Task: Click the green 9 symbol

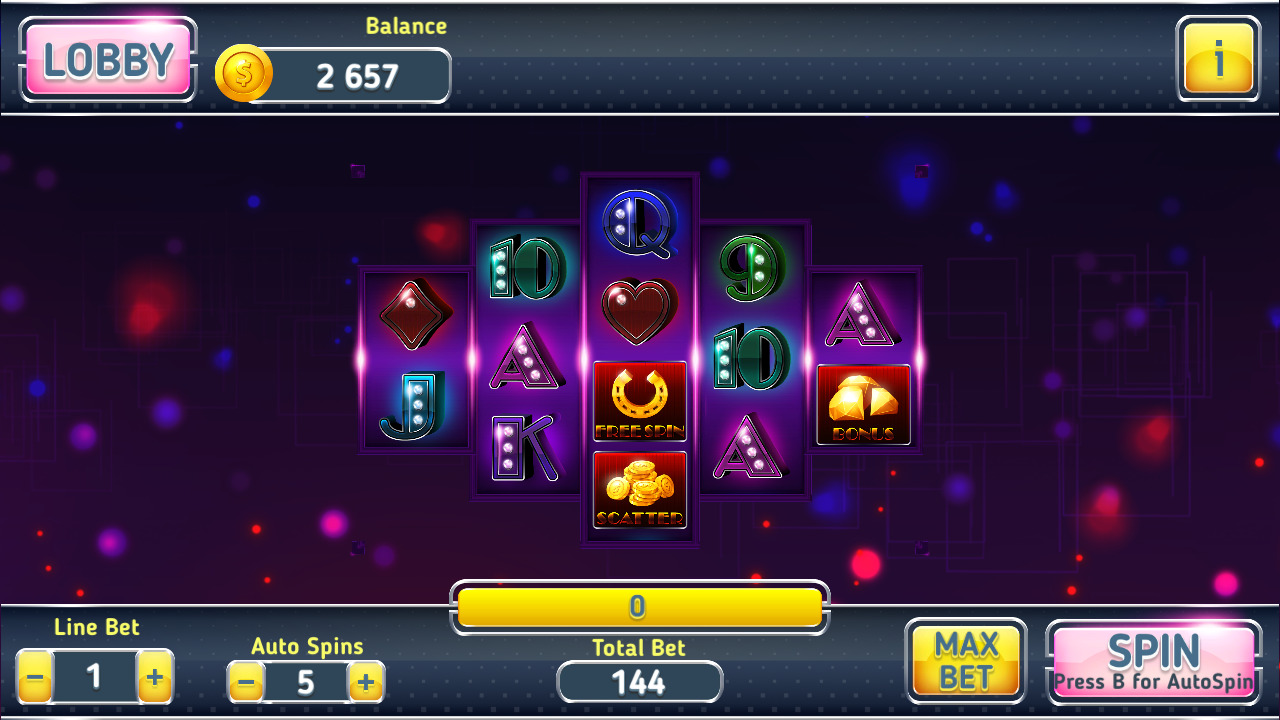Action: [751, 265]
